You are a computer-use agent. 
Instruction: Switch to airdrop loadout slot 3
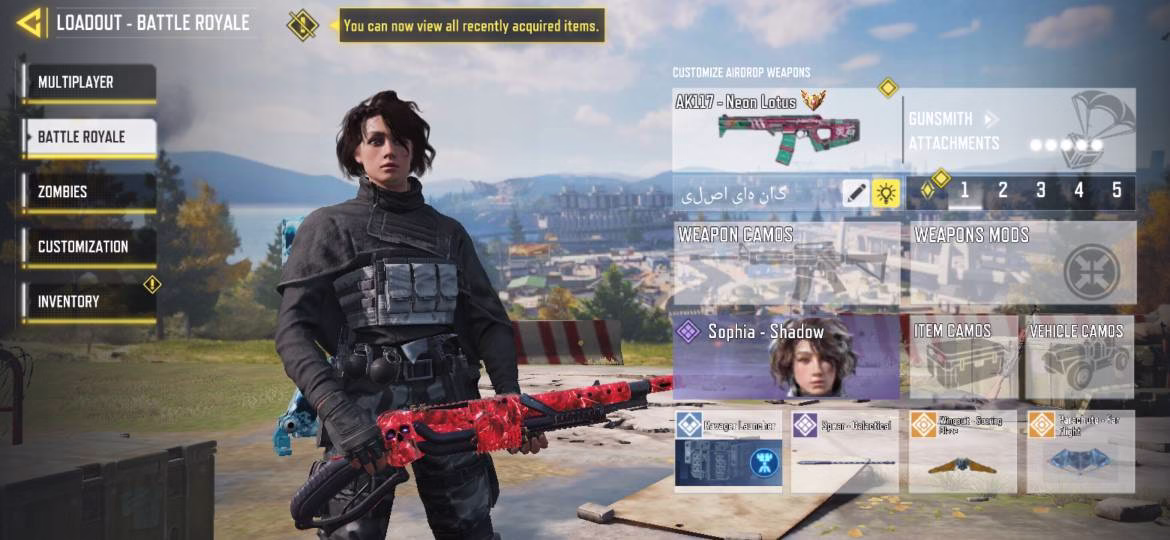point(1041,191)
